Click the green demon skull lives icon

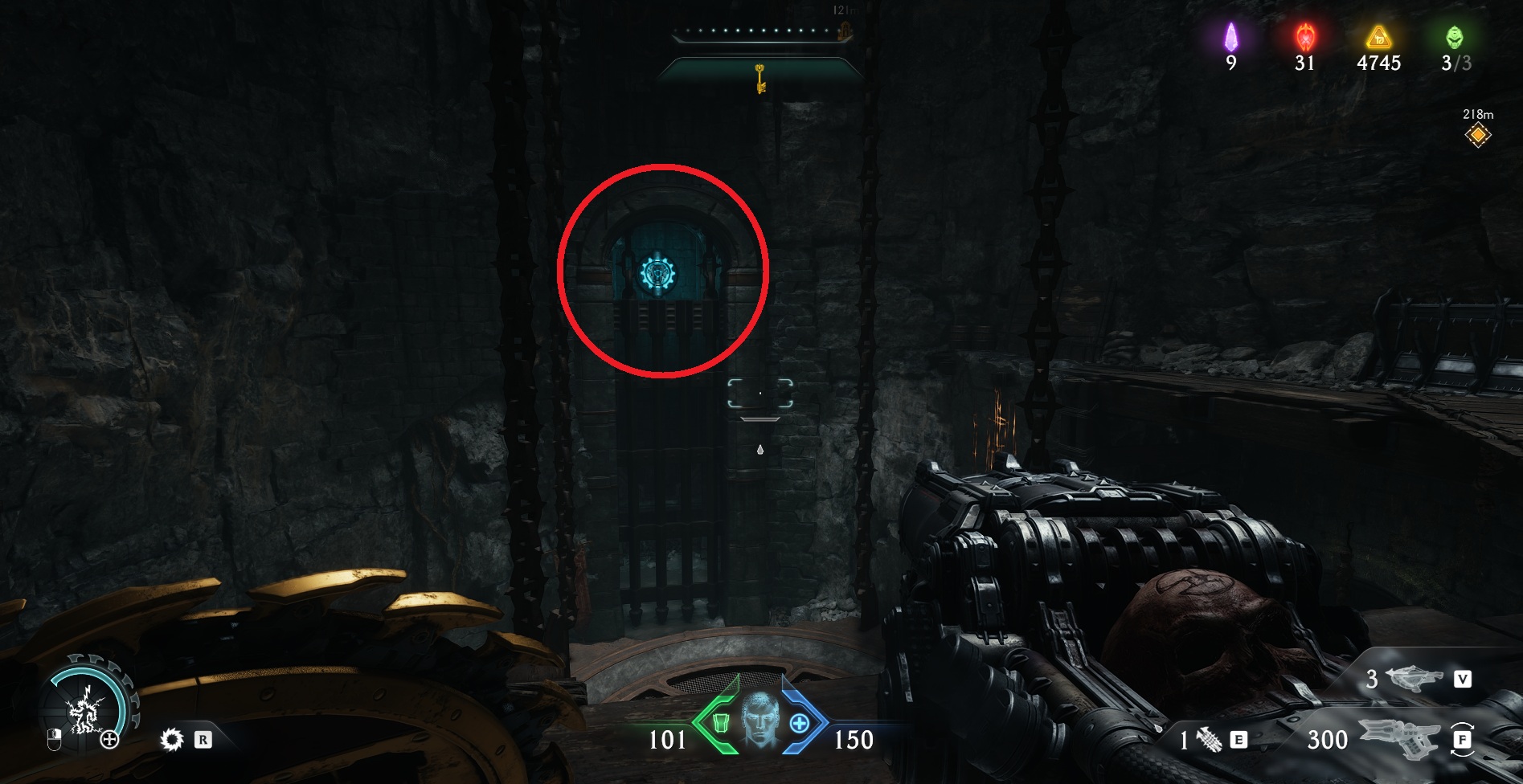pyautogui.click(x=1455, y=37)
